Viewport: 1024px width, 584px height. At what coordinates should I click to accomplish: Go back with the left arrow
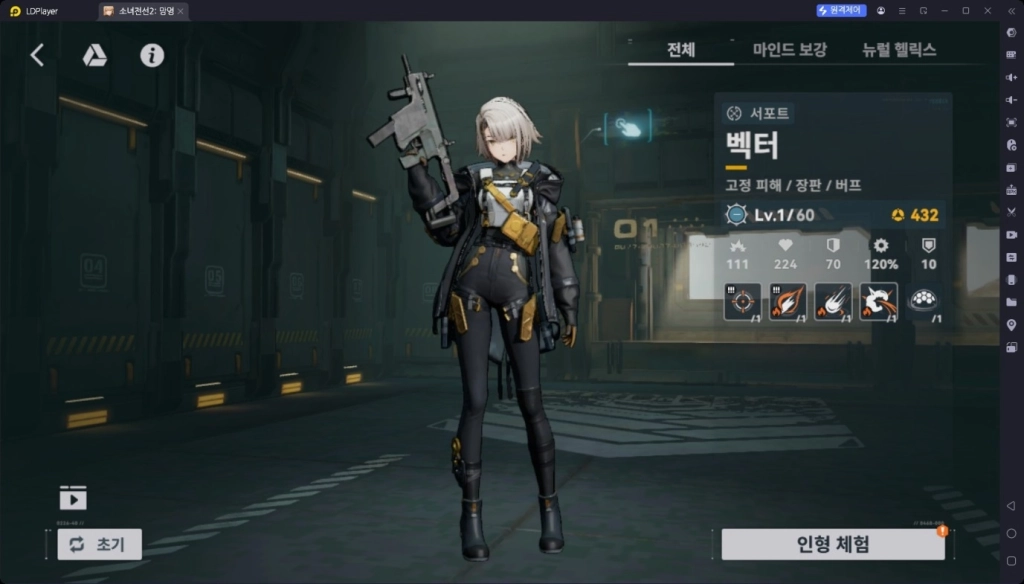(37, 56)
